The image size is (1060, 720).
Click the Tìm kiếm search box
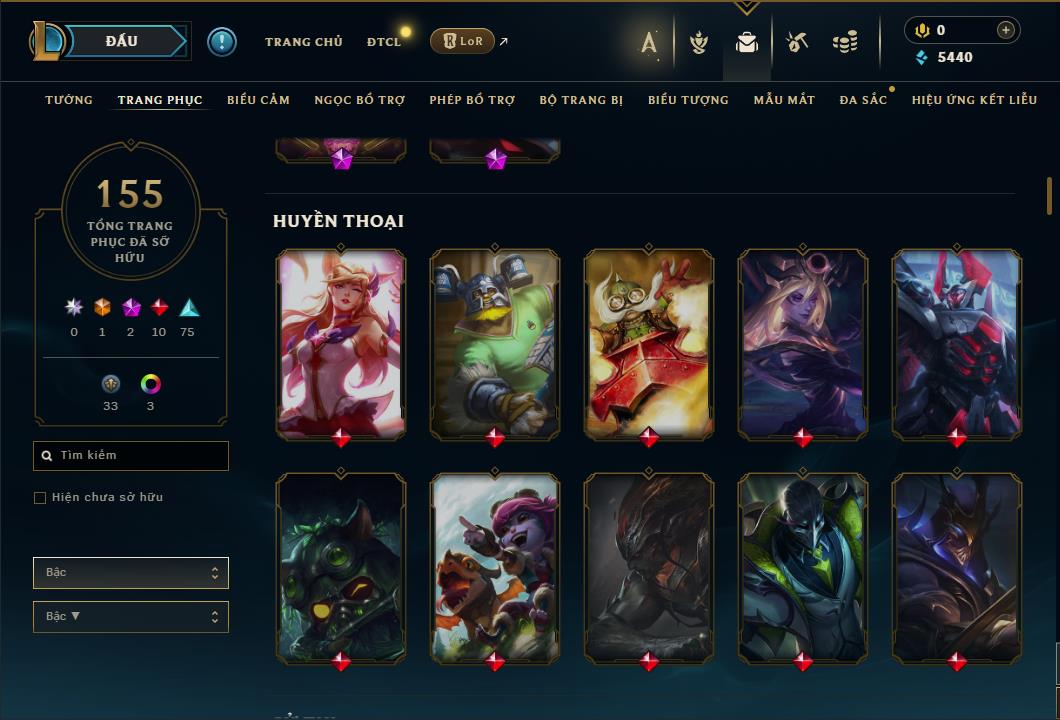pyautogui.click(x=131, y=456)
